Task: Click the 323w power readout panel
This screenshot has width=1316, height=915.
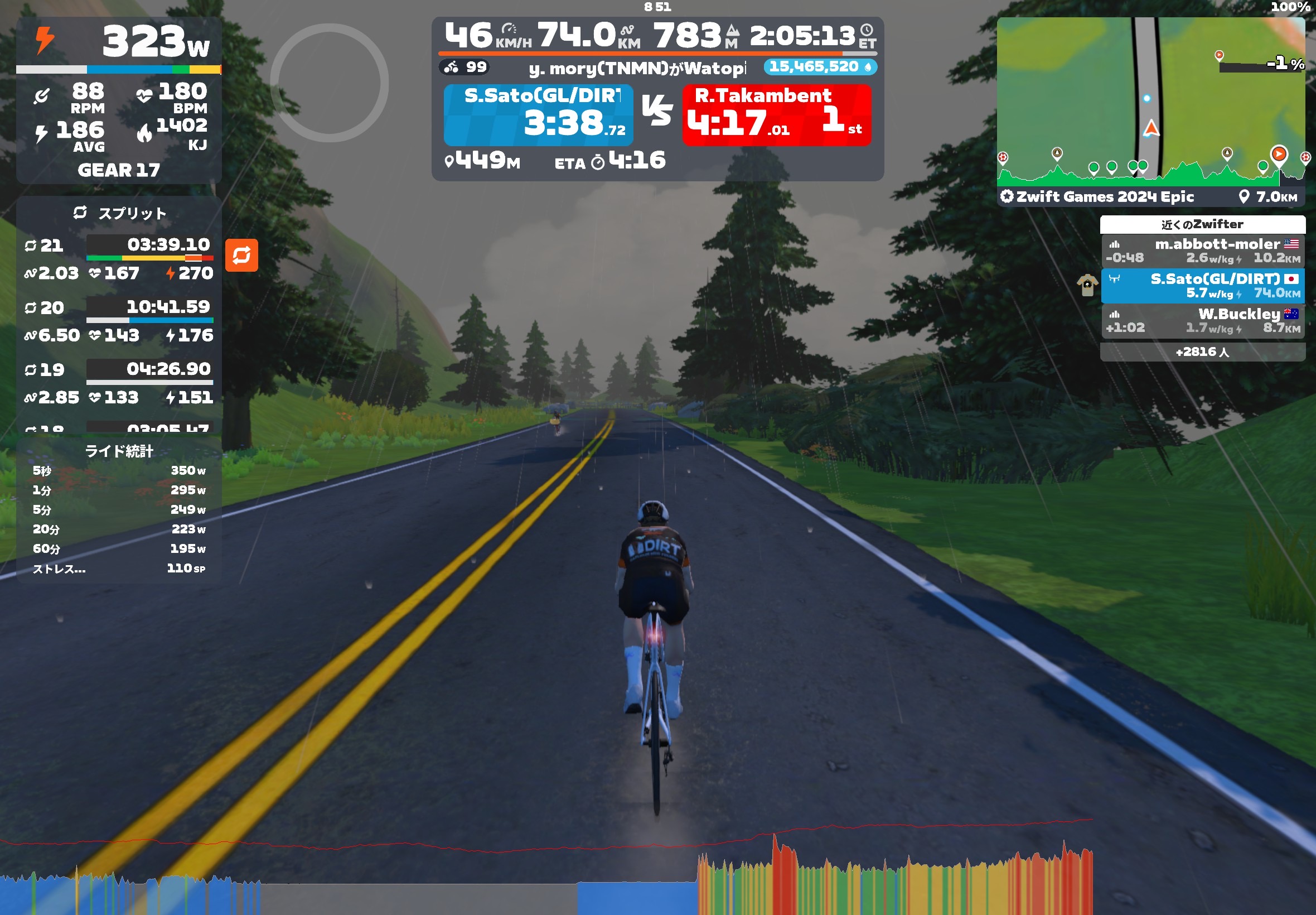Action: (119, 43)
